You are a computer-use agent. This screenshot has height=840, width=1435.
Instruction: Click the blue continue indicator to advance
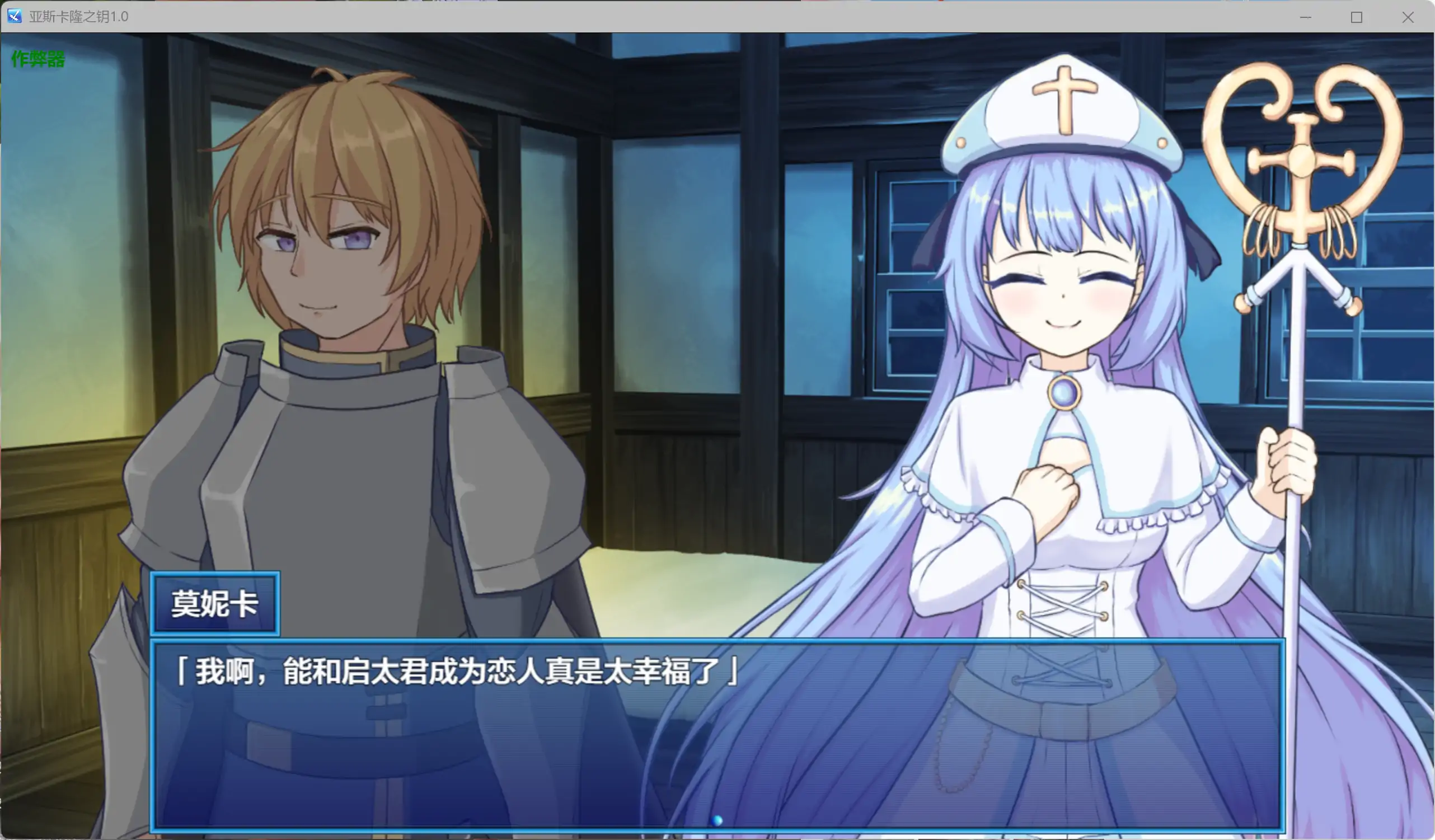(716, 820)
